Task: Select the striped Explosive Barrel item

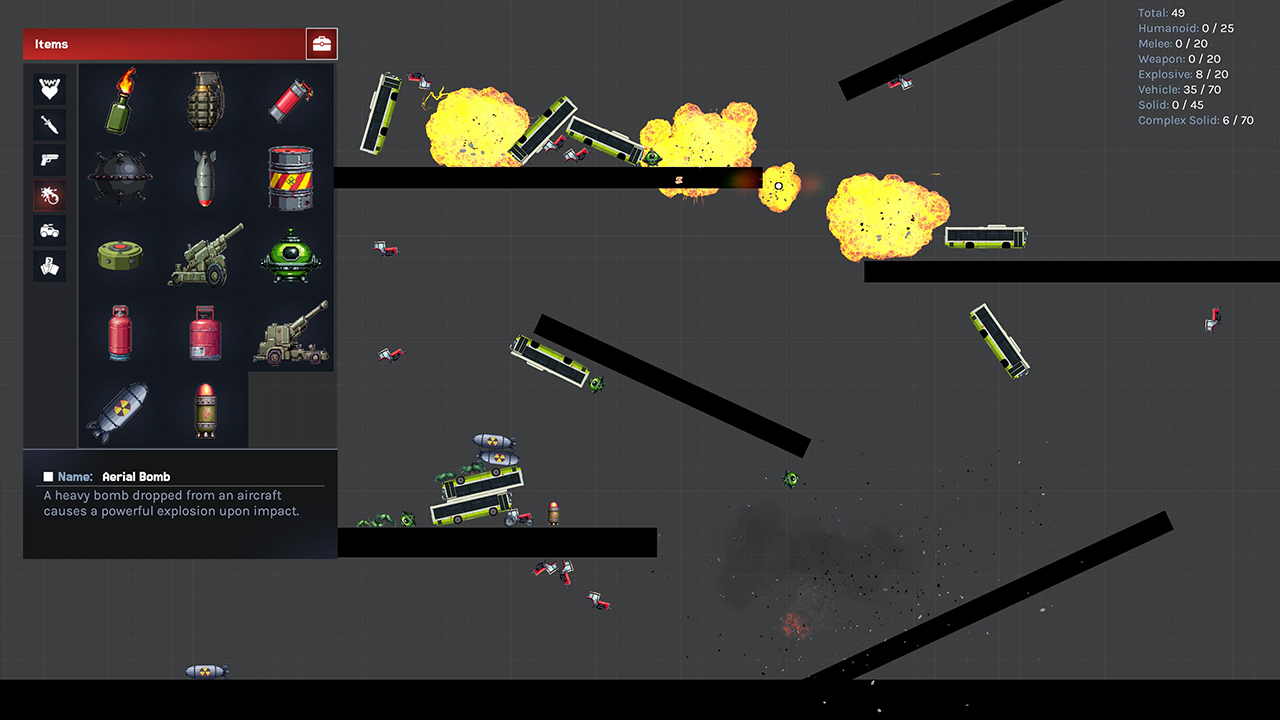Action: tap(289, 176)
